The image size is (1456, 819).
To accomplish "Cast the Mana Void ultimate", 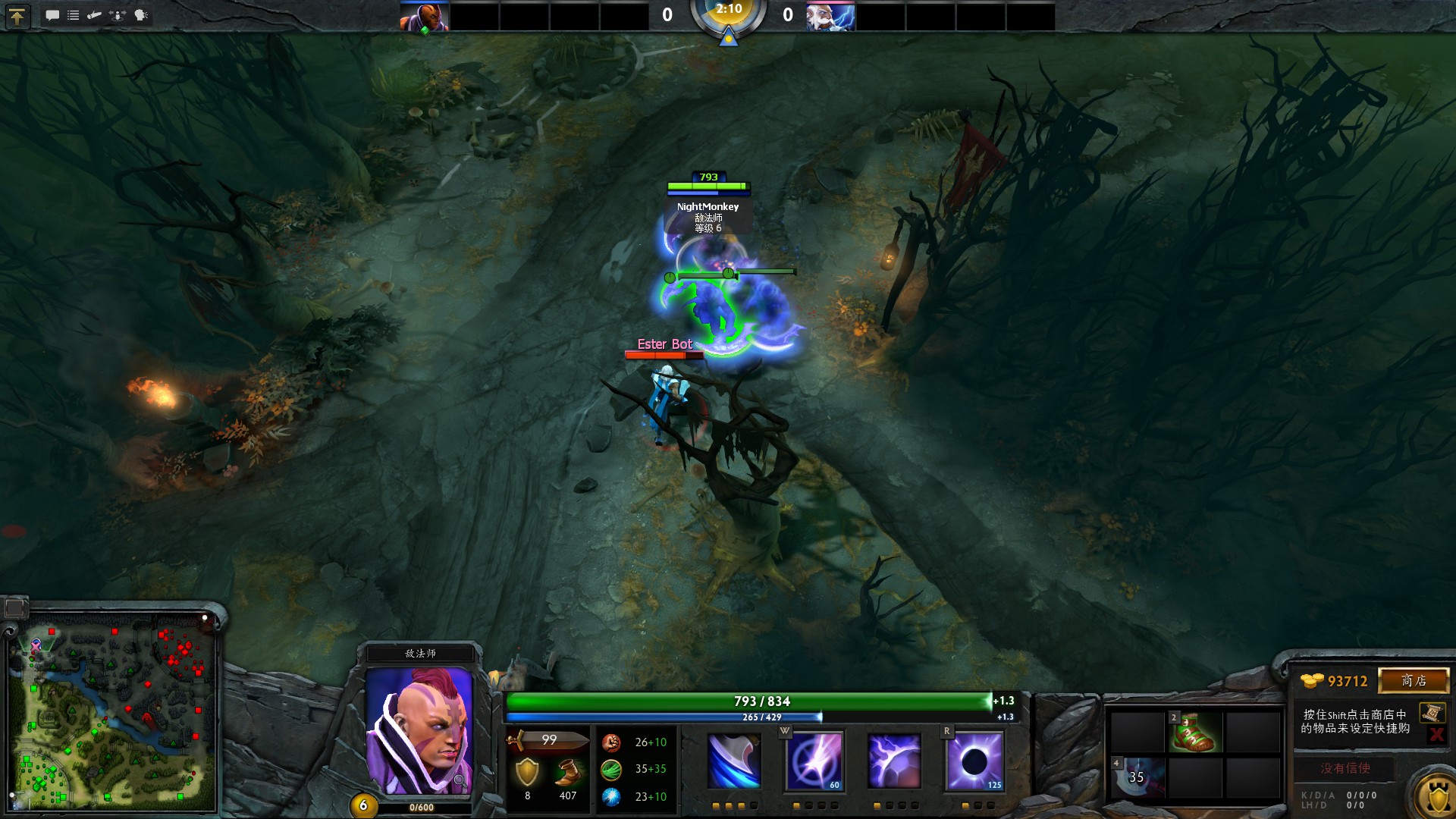I will click(x=974, y=761).
